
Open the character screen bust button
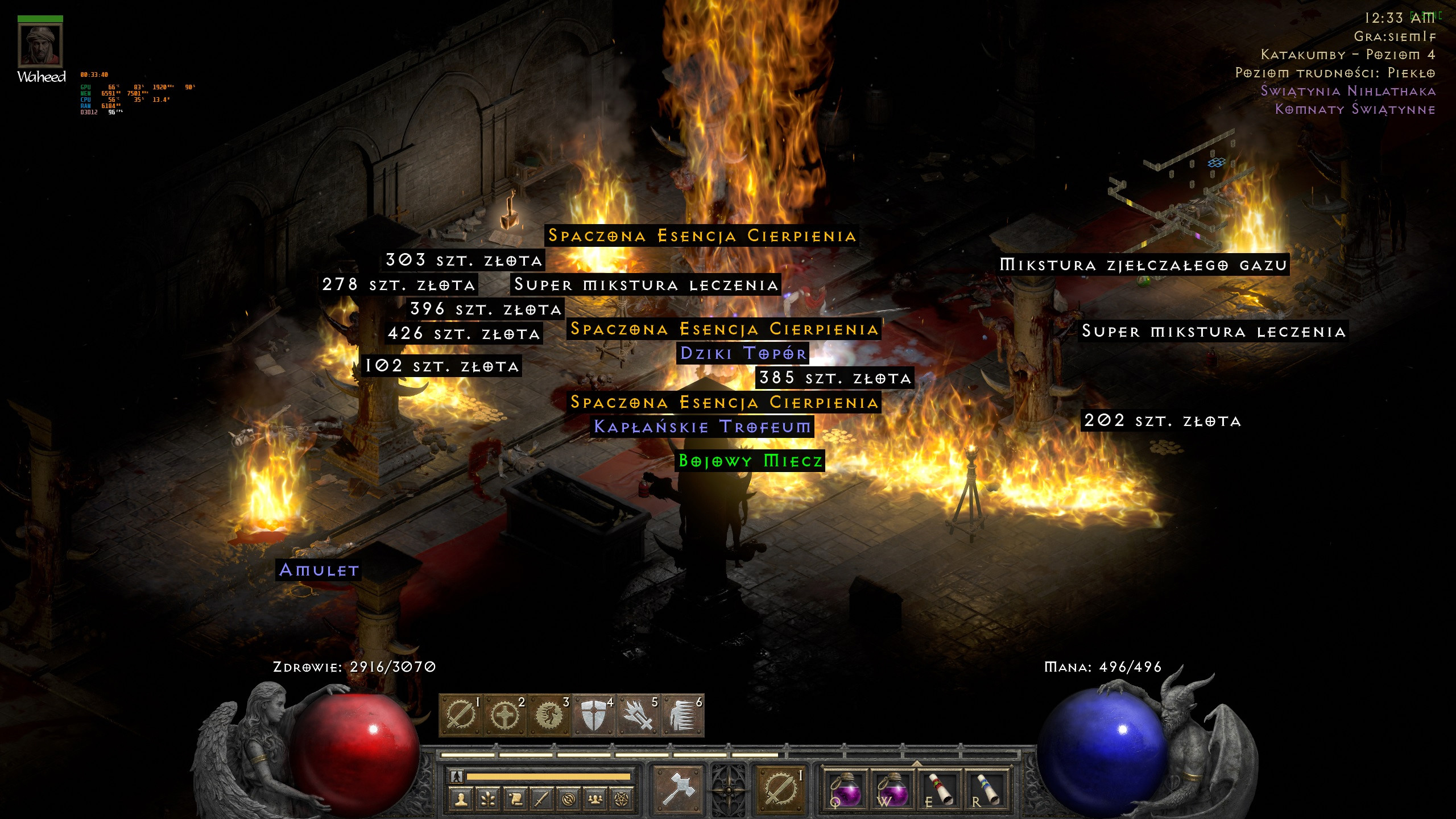pos(461,799)
